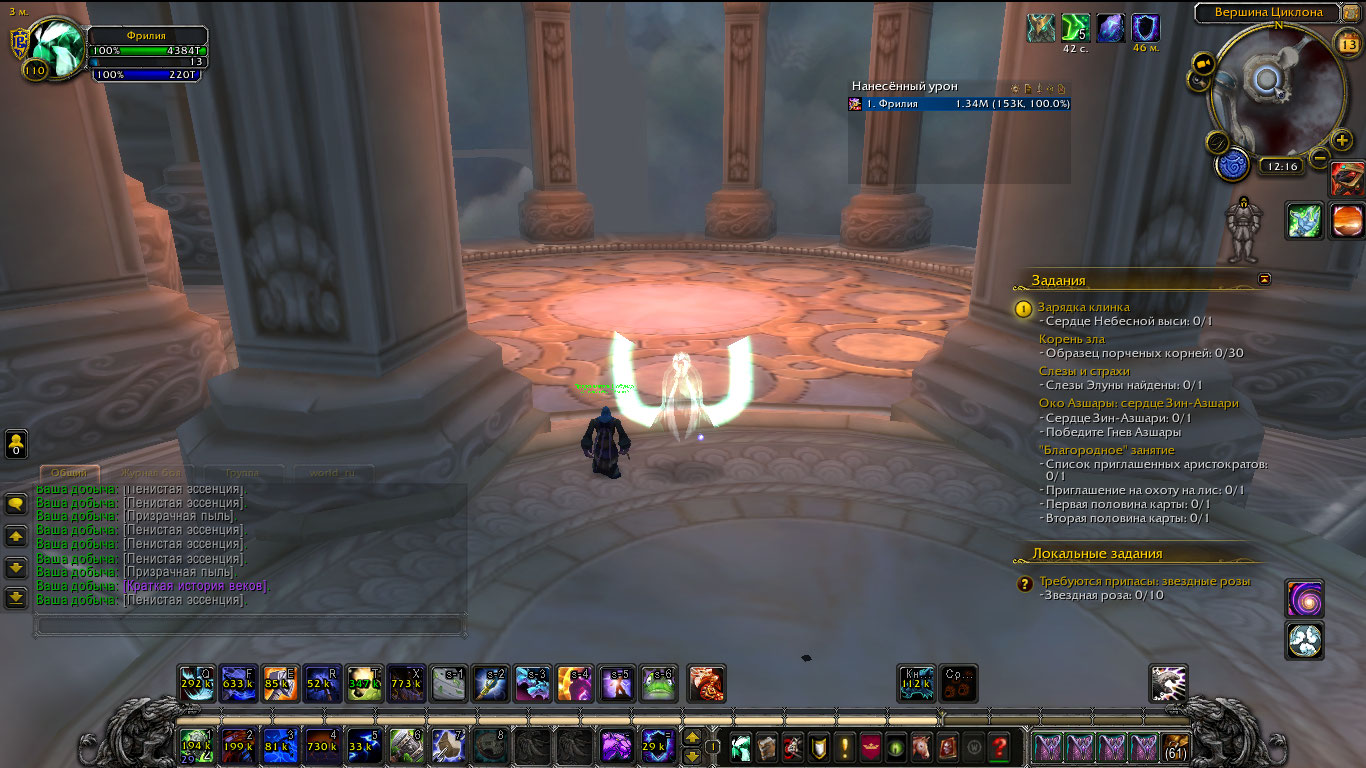This screenshot has height=768, width=1366.
Task: Select the world quest Требуются припасы: звездные розы
Action: click(x=1144, y=581)
